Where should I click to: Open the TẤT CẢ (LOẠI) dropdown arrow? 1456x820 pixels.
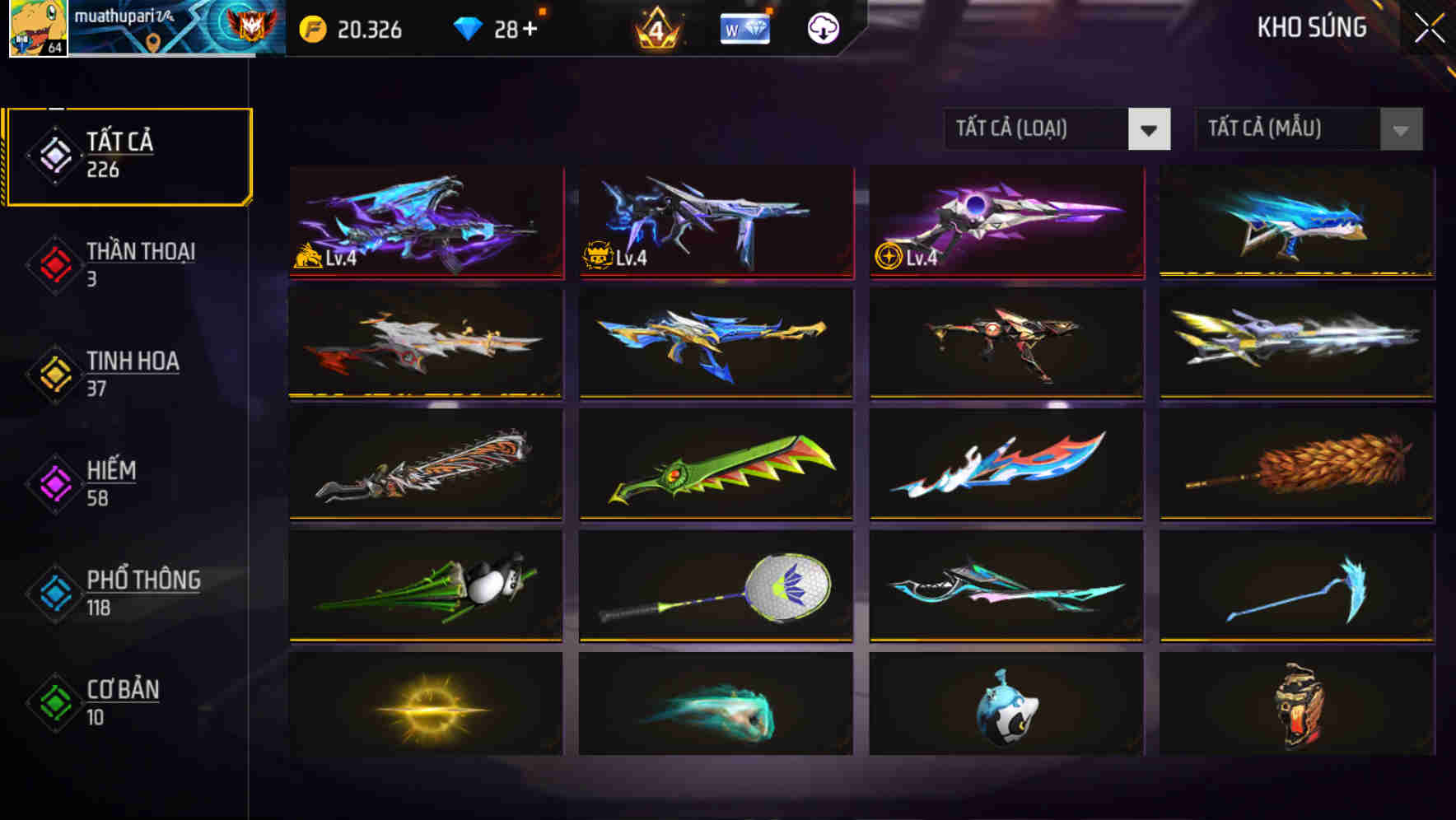coord(1150,129)
